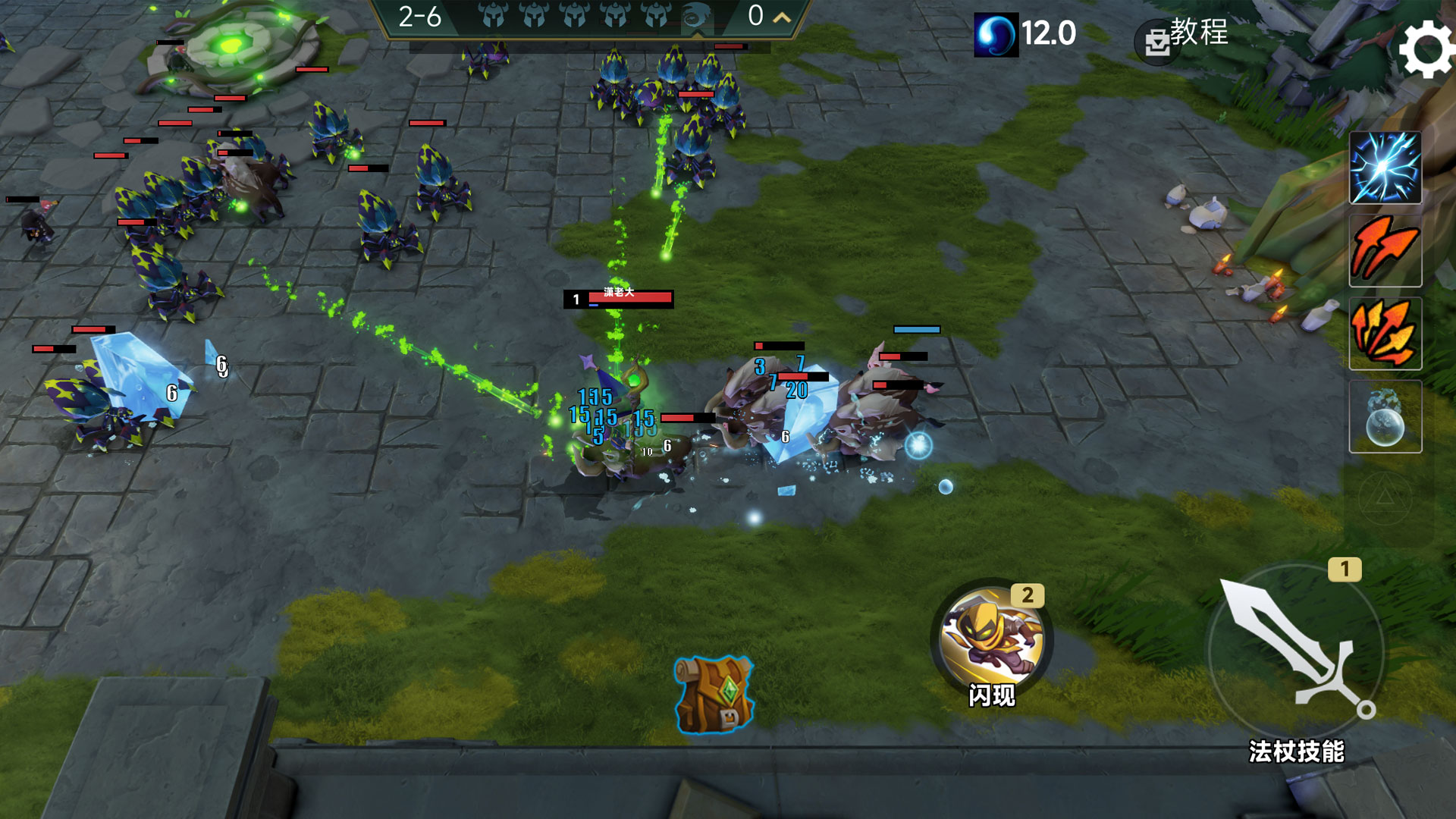Screen dimensions: 1456x819
Task: Open the gear settings menu
Action: click(x=1426, y=49)
